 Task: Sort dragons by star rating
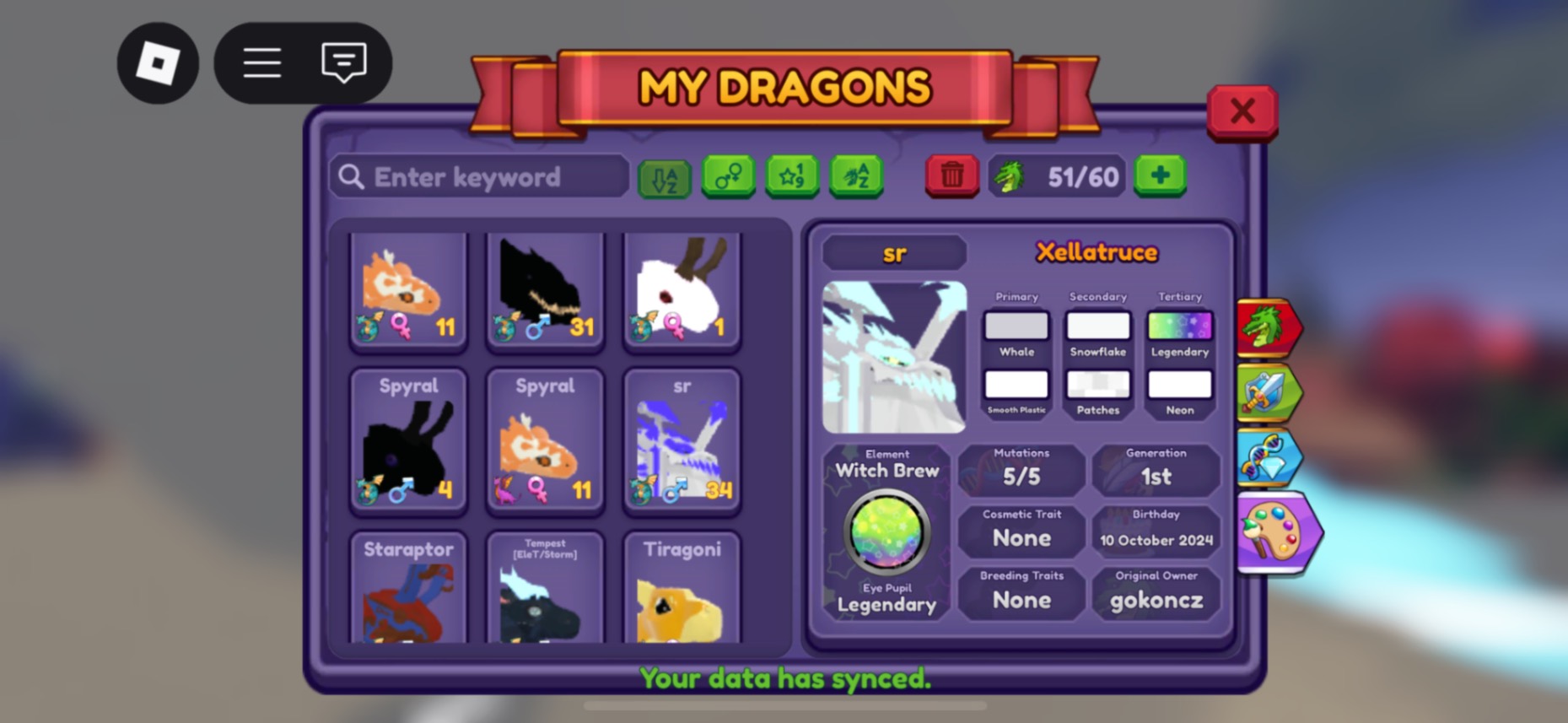click(x=792, y=176)
